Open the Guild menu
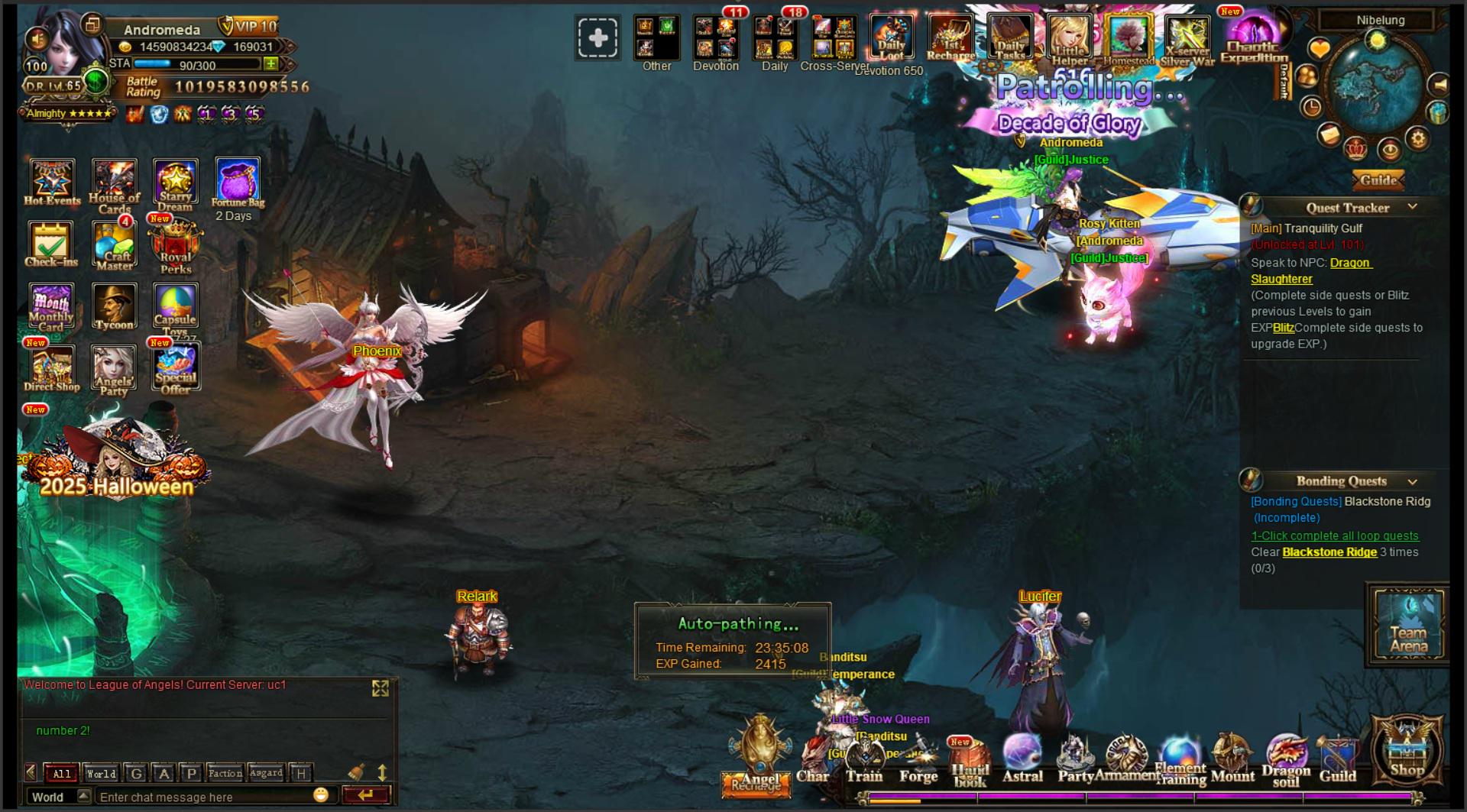Image resolution: width=1467 pixels, height=812 pixels. (x=1337, y=761)
